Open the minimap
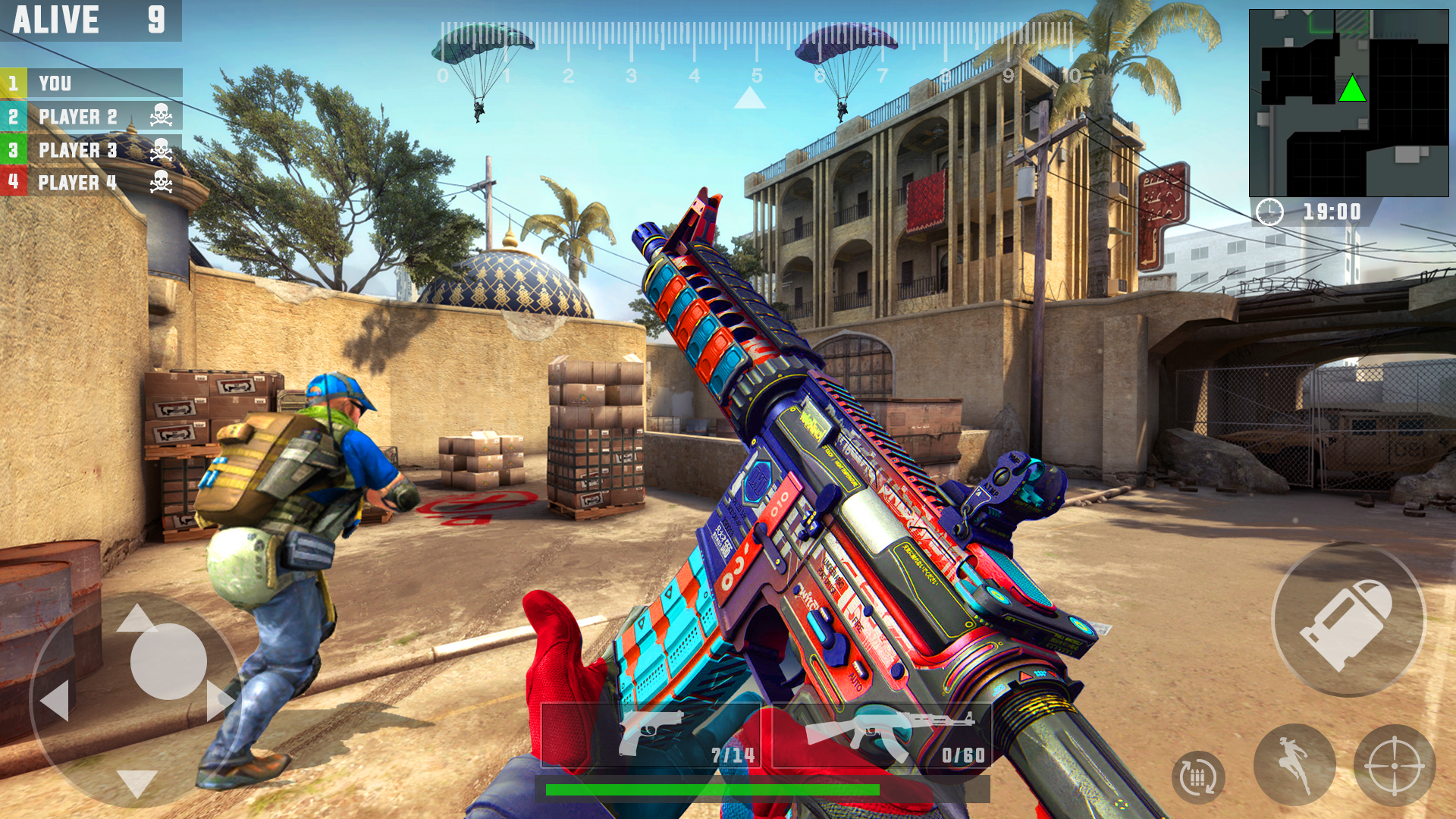Screen dimensions: 1456x819 [1348, 103]
